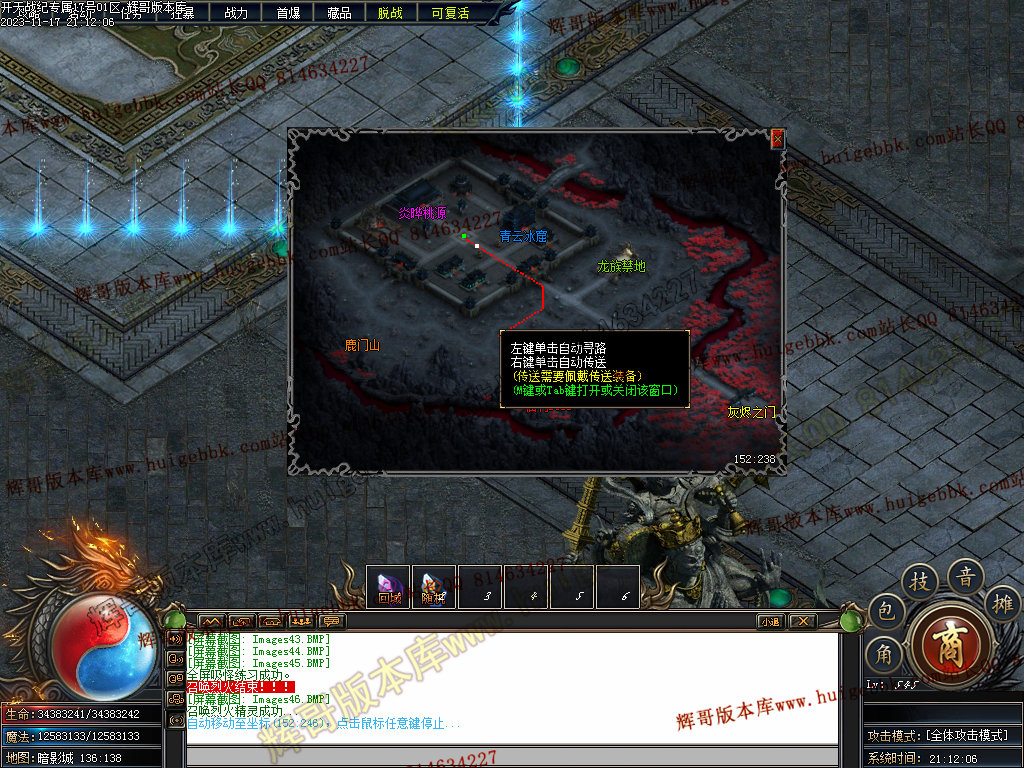The height and width of the screenshot is (768, 1024).
Task: Open the 首爆 top bar entry
Action: point(288,13)
